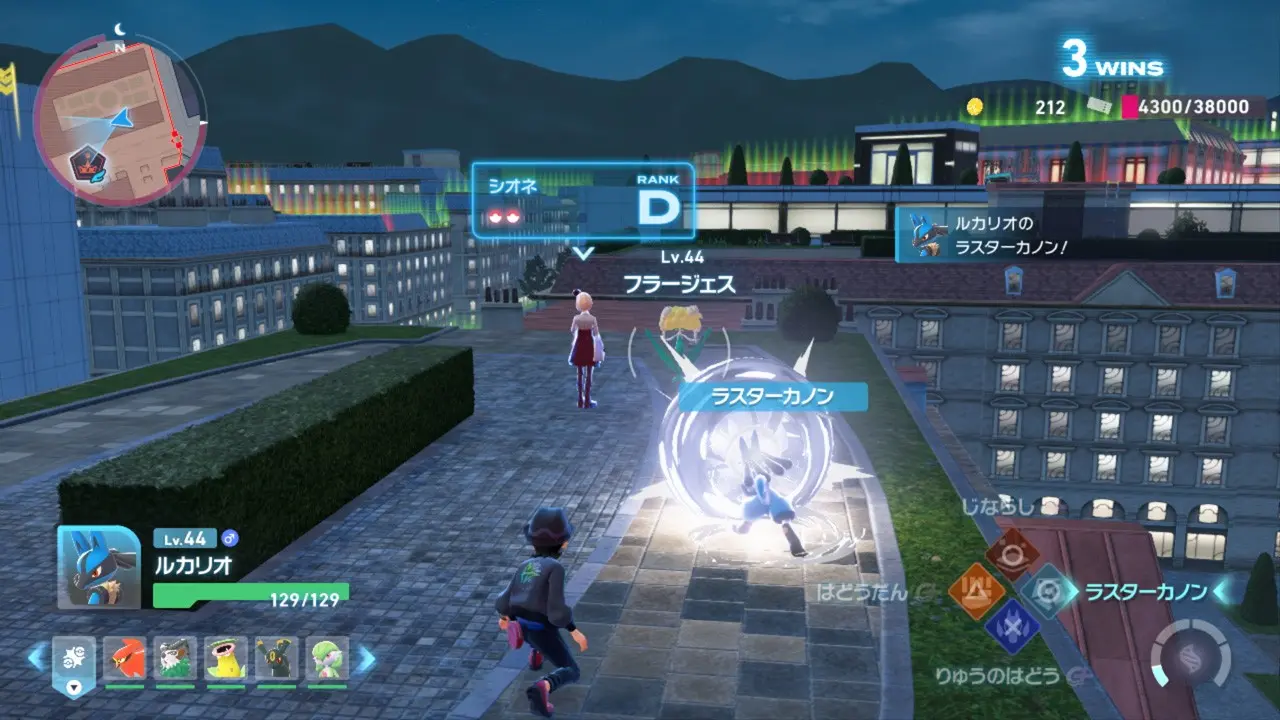Switch to Umbreon in the party bar
Image resolution: width=1280 pixels, height=720 pixels.
tap(276, 658)
